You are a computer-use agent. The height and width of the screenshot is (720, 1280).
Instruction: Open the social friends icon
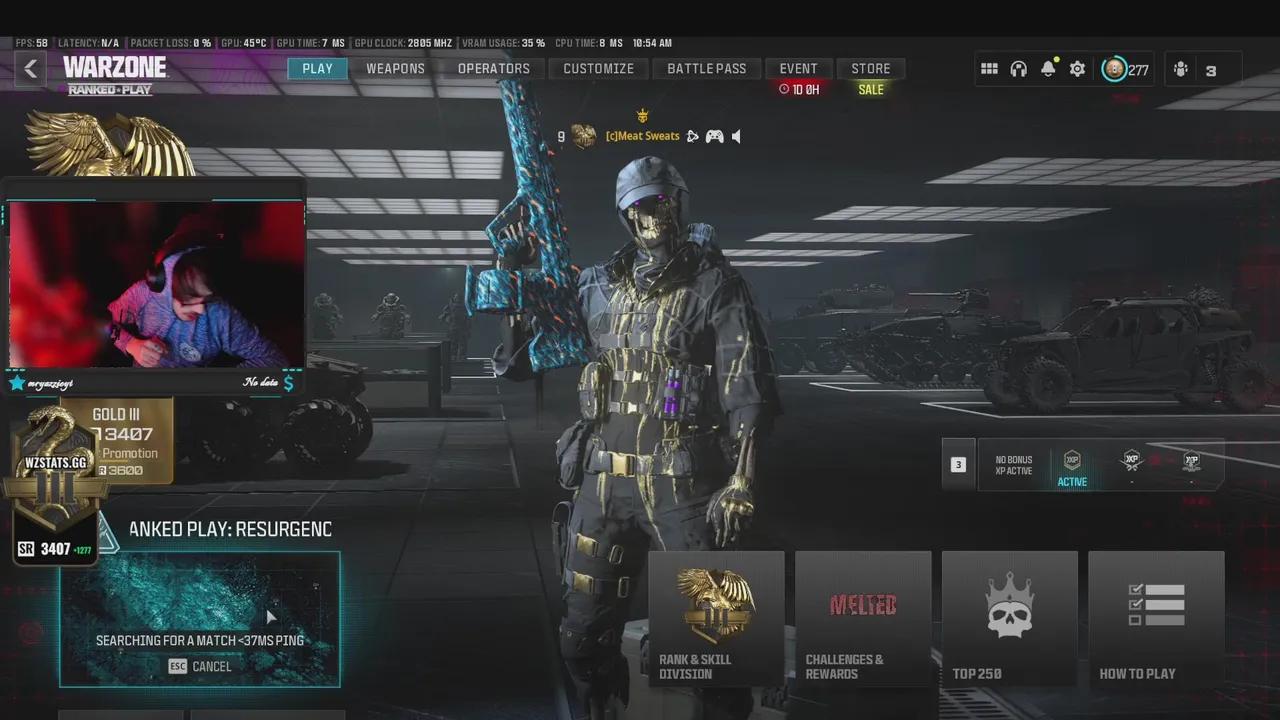[x=1181, y=69]
